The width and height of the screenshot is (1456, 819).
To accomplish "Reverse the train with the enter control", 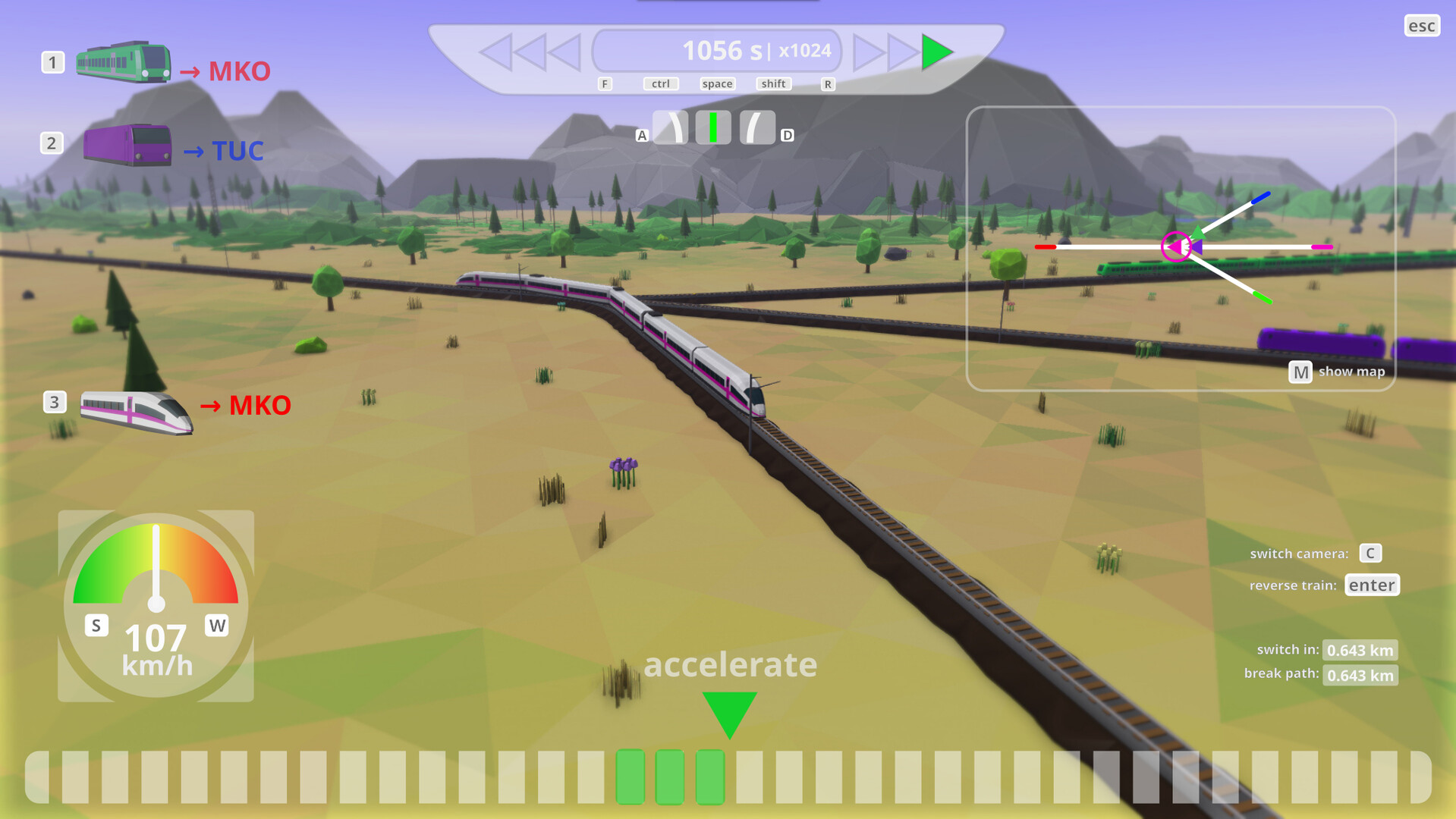I will (x=1372, y=585).
